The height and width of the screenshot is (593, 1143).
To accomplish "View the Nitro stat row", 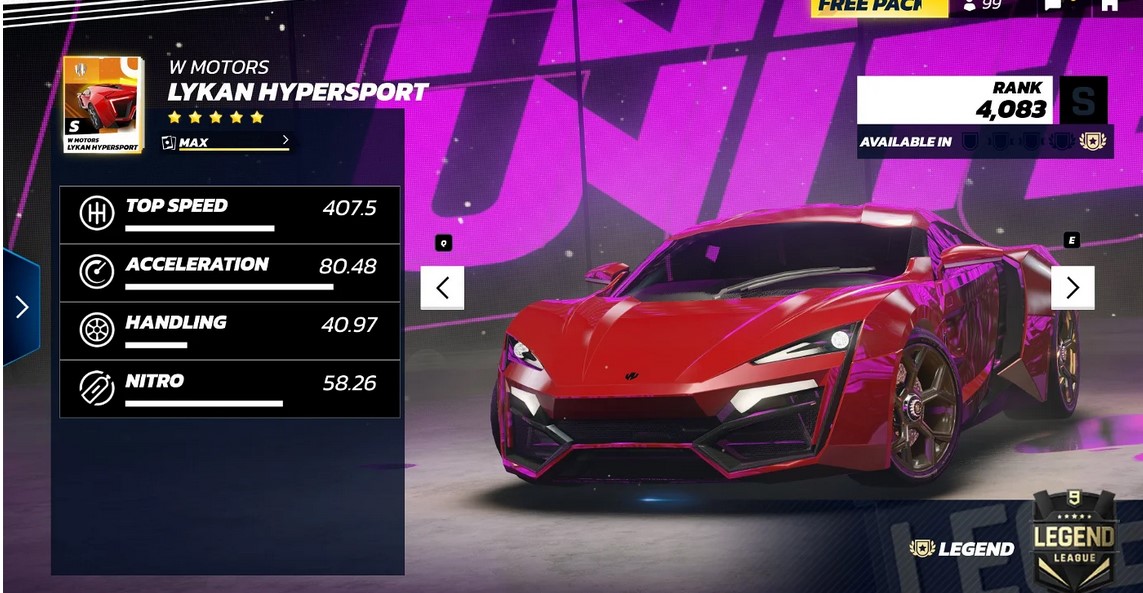I will 230,389.
